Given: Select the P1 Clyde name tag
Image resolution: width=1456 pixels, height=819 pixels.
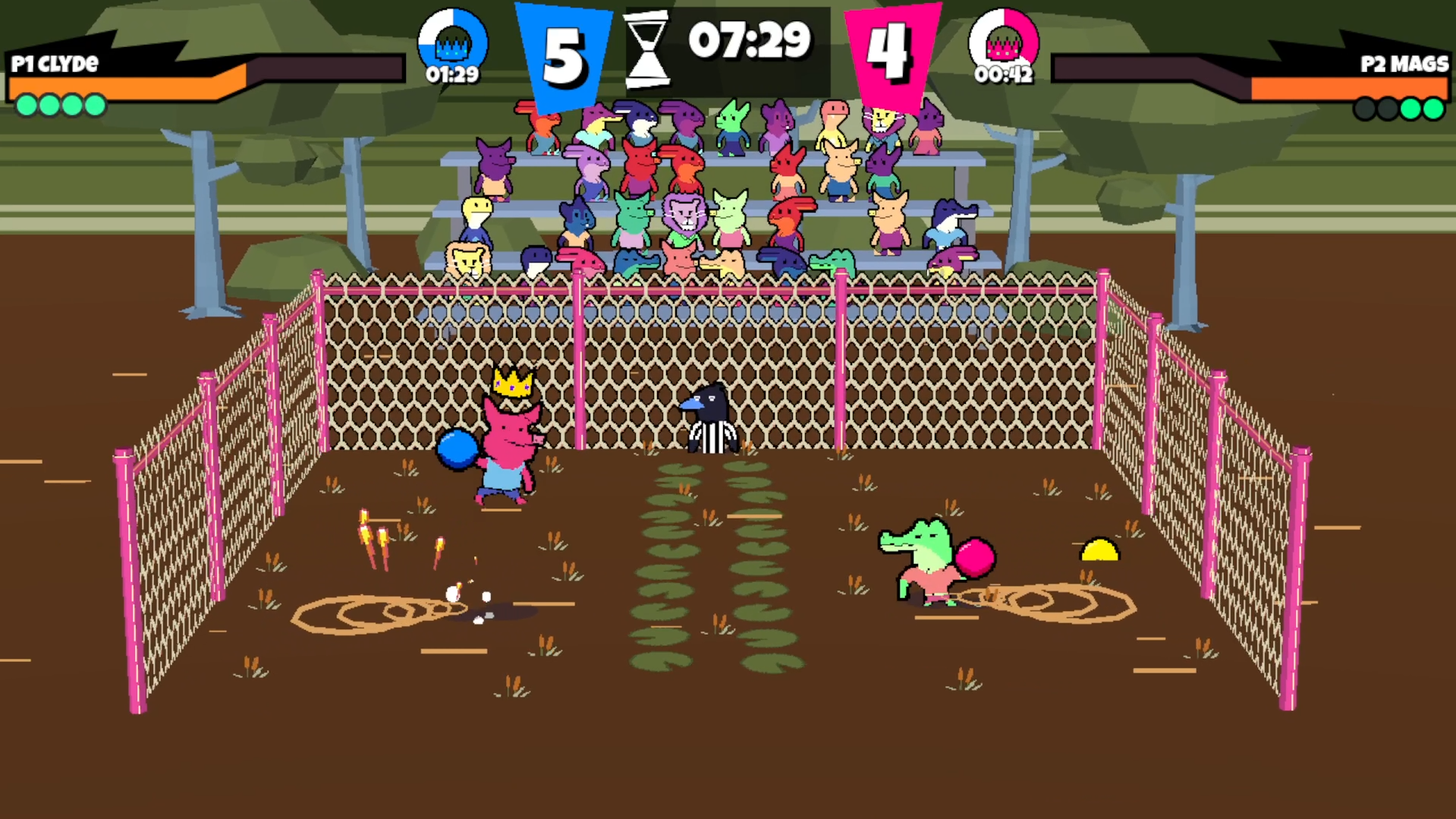Looking at the screenshot, I should [x=55, y=64].
